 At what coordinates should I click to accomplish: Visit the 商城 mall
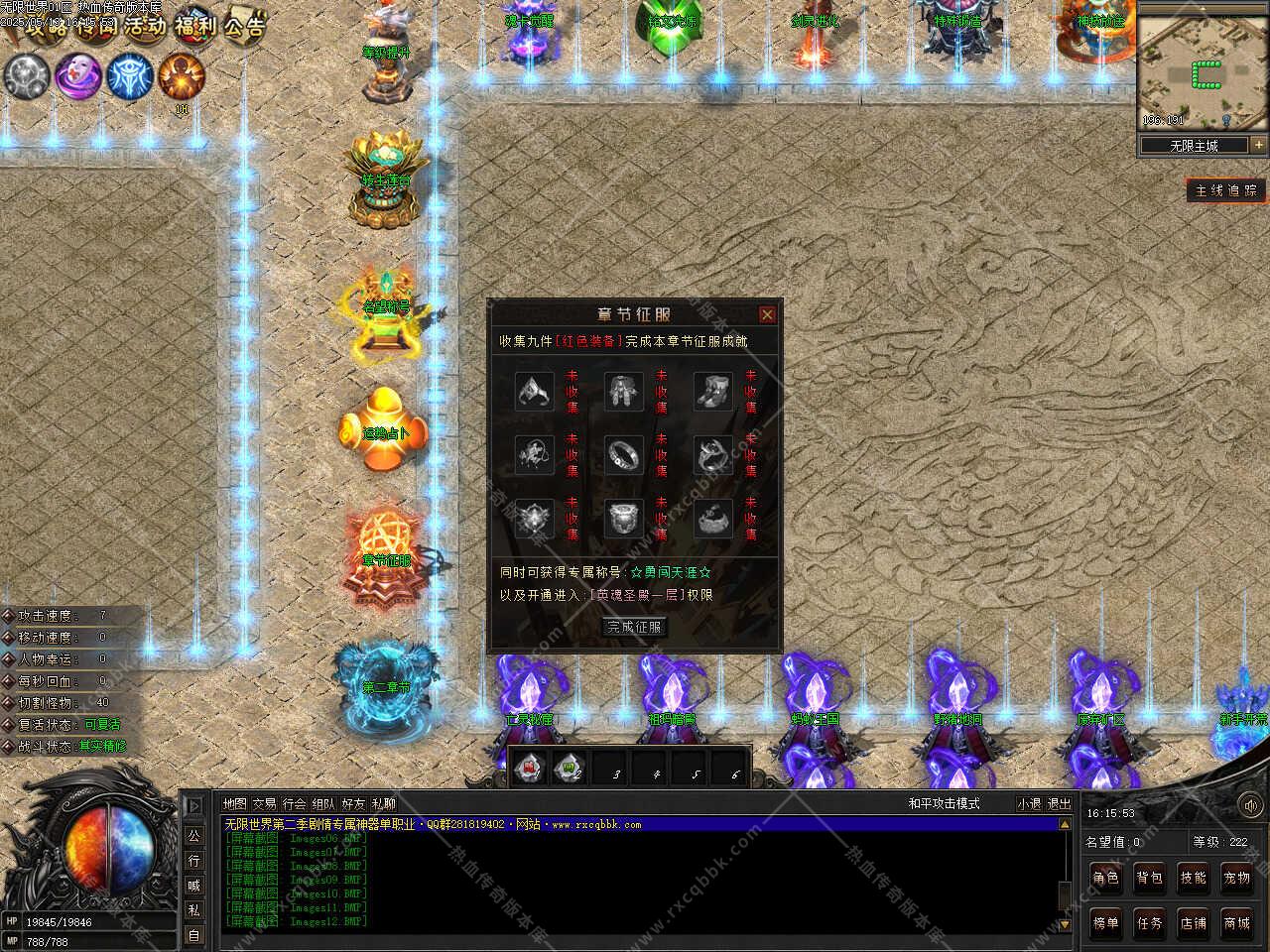pos(1236,923)
